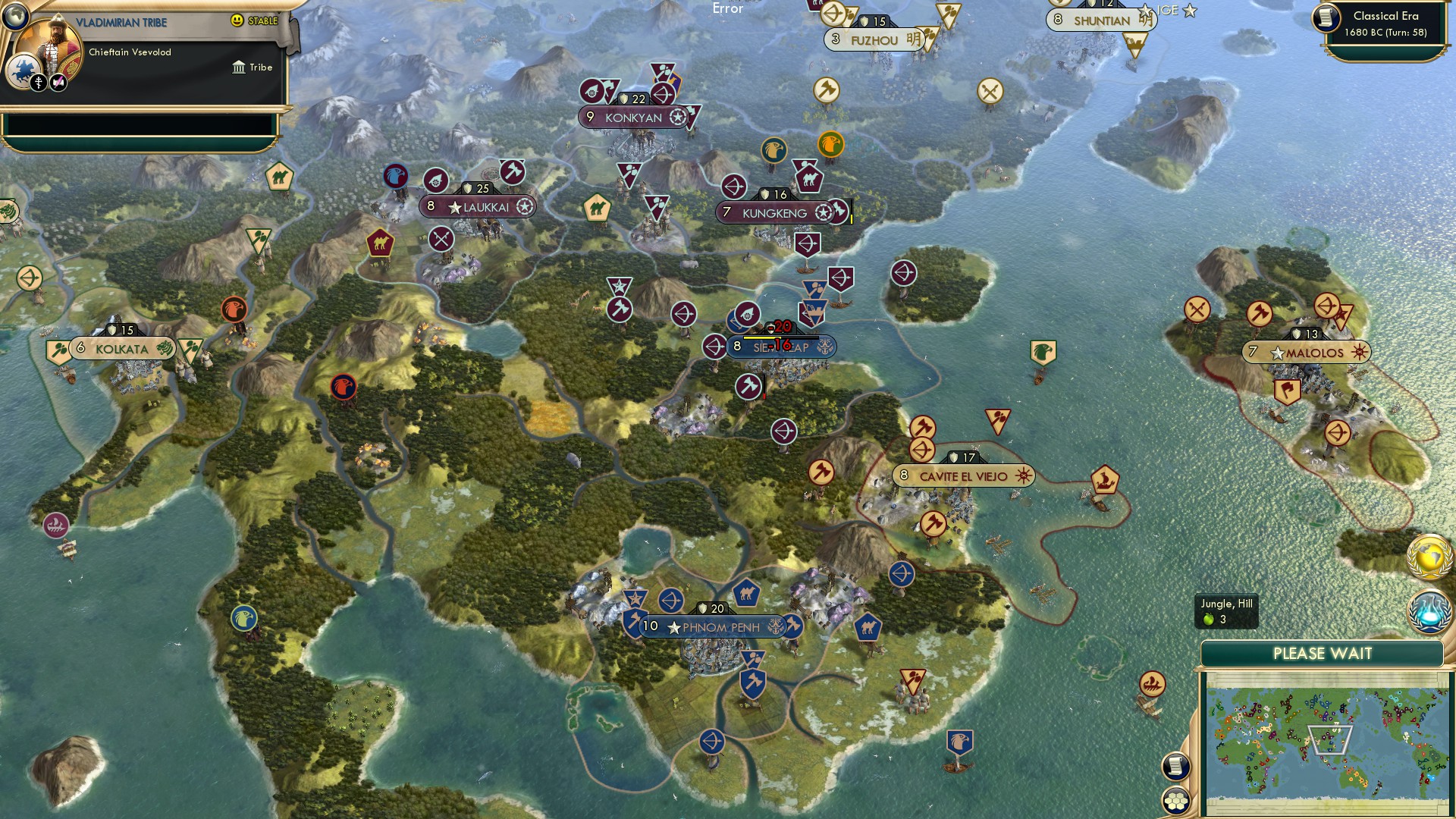The height and width of the screenshot is (819, 1456).
Task: Click the capital star on the Malolos banner
Action: [x=1279, y=353]
